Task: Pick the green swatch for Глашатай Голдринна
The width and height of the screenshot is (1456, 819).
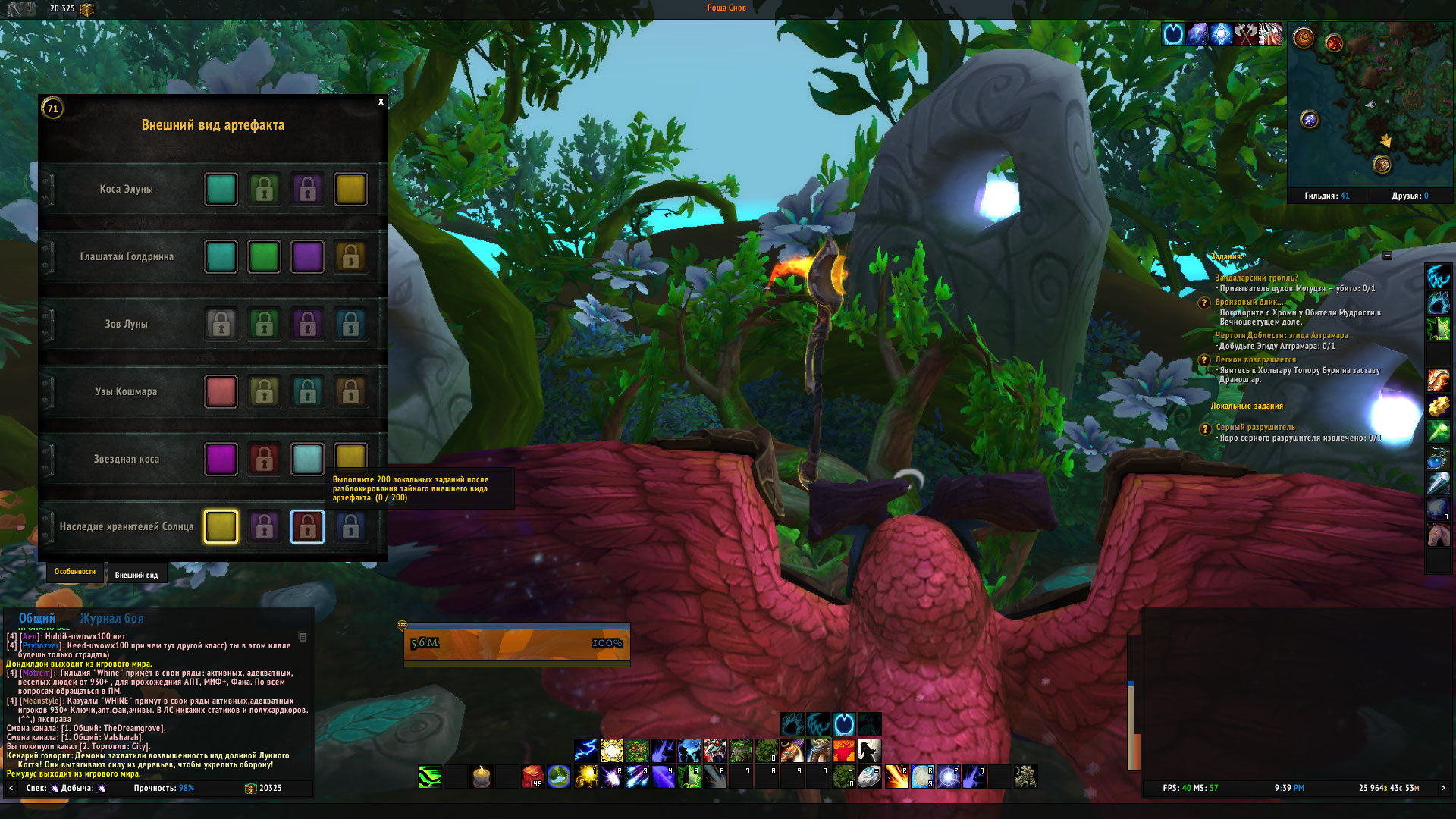Action: point(264,257)
